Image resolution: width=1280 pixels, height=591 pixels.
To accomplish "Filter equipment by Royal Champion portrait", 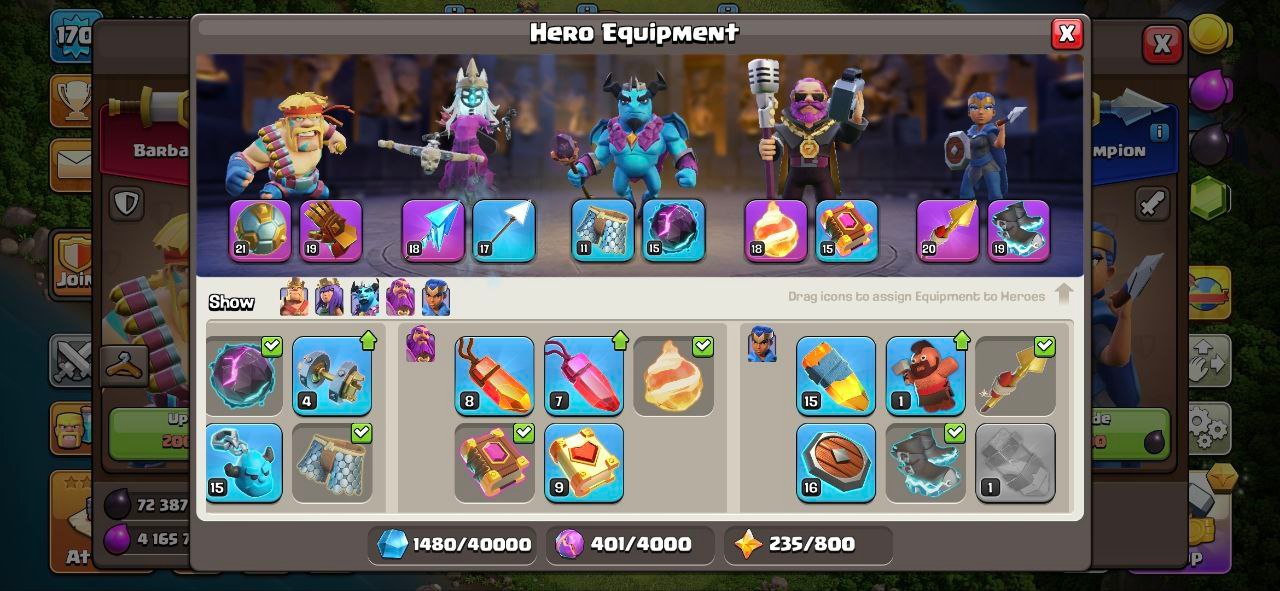I will [436, 298].
